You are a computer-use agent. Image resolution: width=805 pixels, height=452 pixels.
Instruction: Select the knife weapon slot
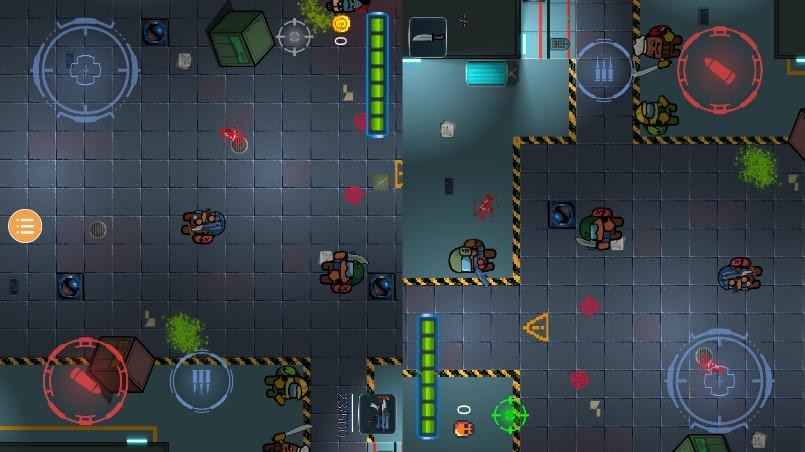point(428,38)
